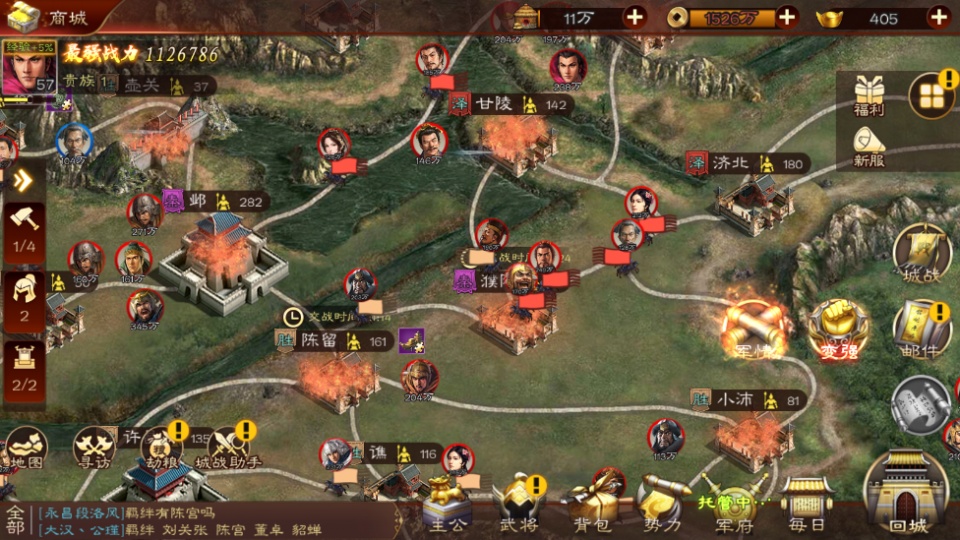Open the 变强 power-up guide
Image resolution: width=960 pixels, height=540 pixels.
(838, 328)
